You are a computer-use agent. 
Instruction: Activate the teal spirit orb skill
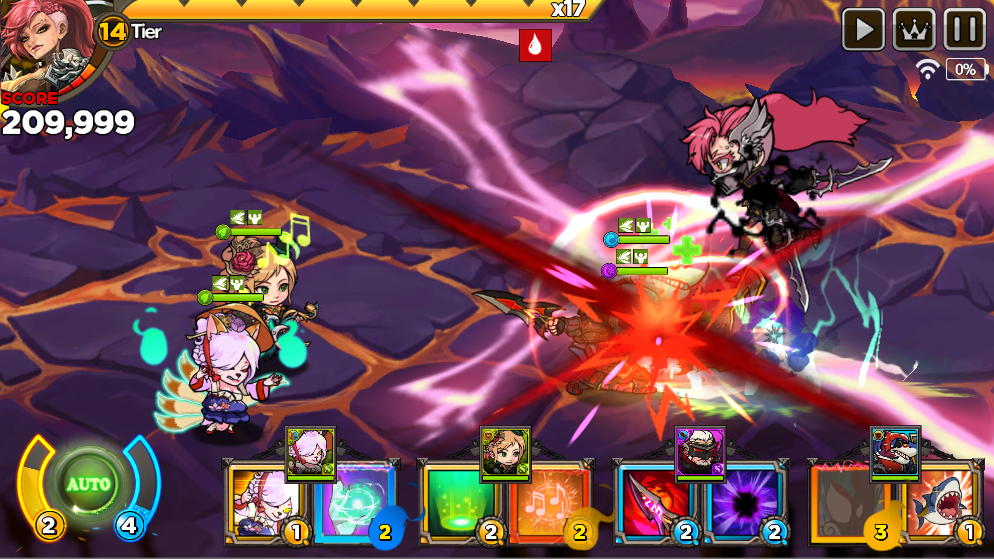tap(355, 503)
